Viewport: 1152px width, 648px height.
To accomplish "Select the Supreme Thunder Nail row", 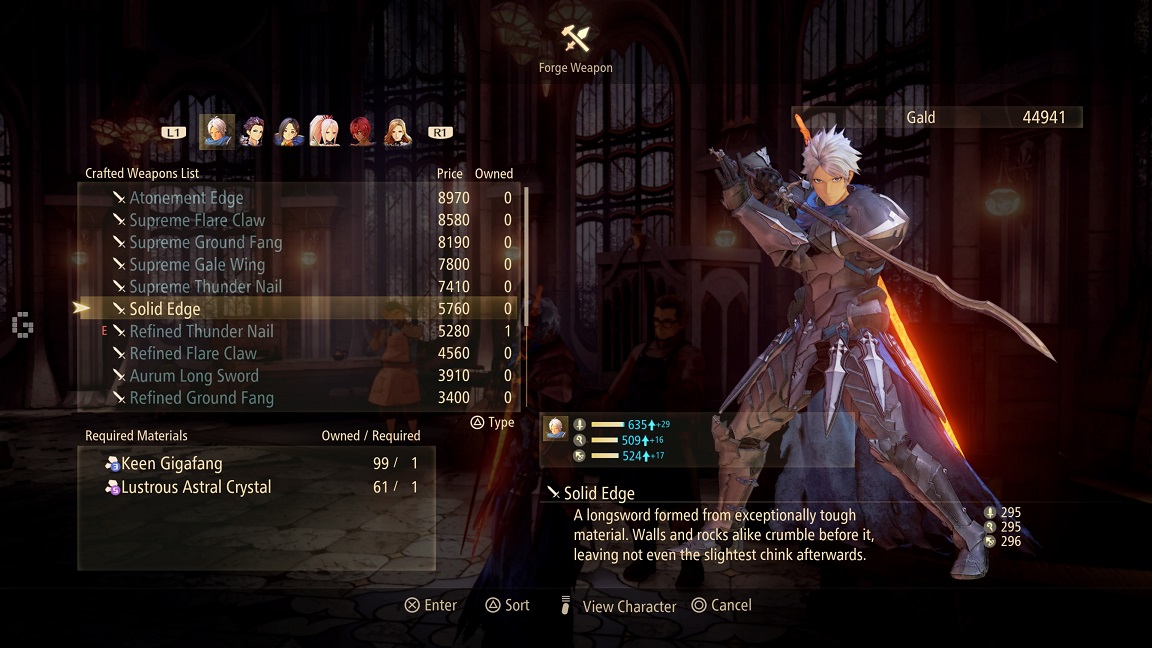I will coord(205,287).
